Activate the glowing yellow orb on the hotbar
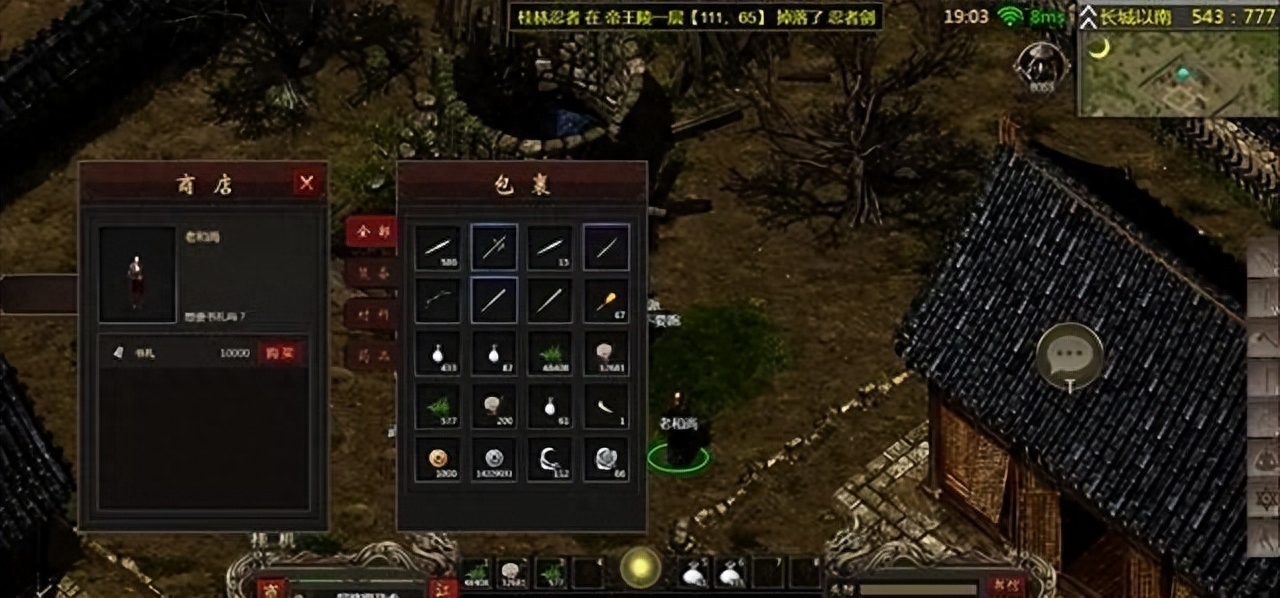The height and width of the screenshot is (598, 1280). pyautogui.click(x=640, y=568)
